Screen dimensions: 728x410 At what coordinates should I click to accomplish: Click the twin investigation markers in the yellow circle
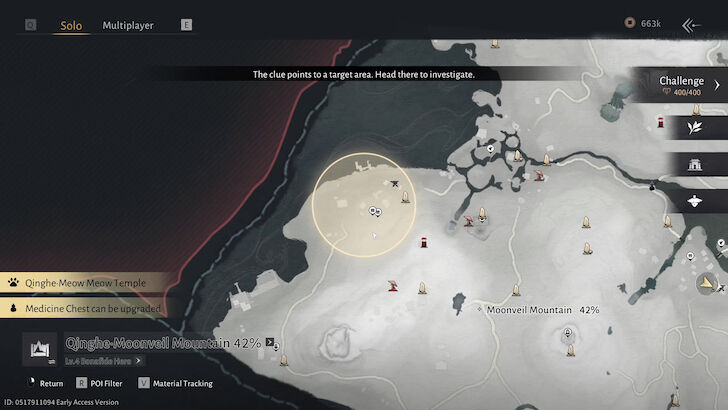(x=375, y=211)
